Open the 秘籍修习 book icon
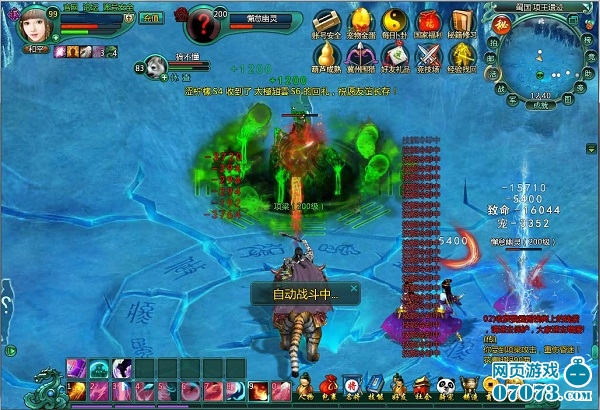Screen dimensions: 600x410 460,22
